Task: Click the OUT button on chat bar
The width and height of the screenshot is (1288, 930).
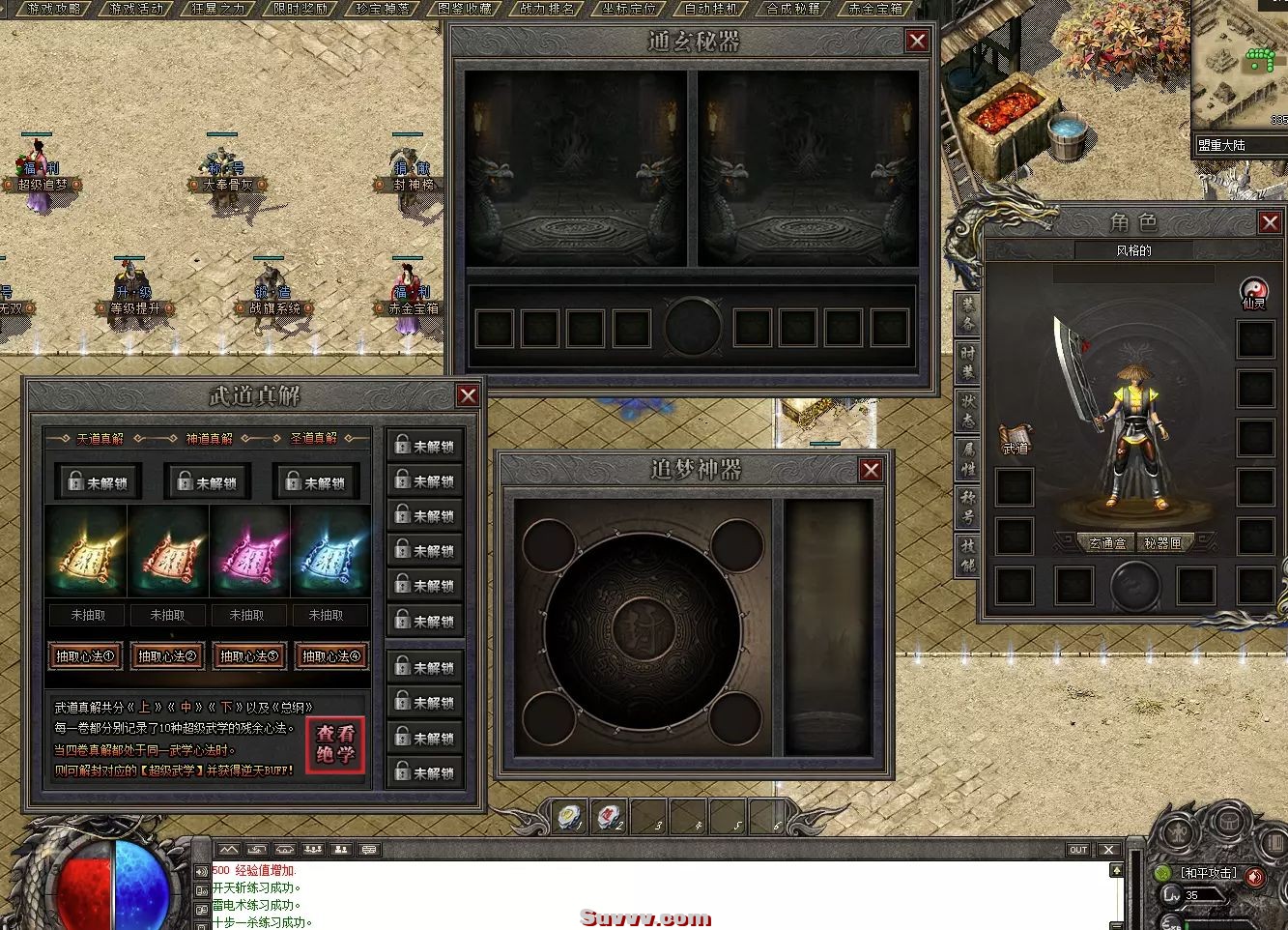Action: (x=1078, y=850)
